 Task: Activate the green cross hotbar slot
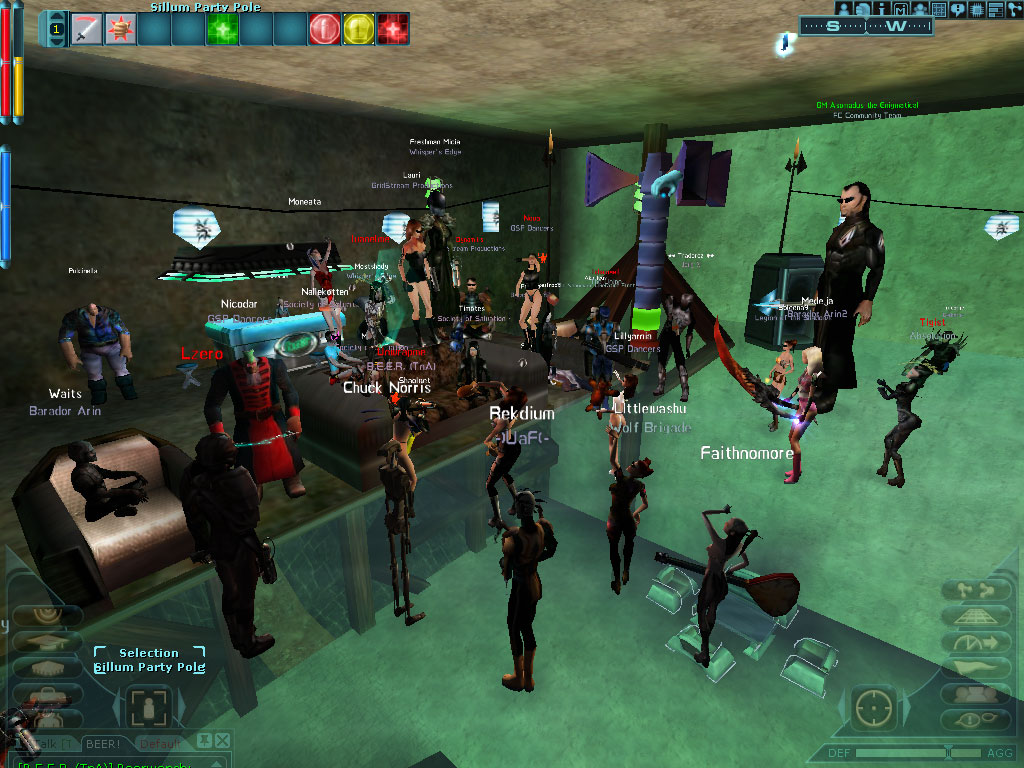tap(221, 29)
